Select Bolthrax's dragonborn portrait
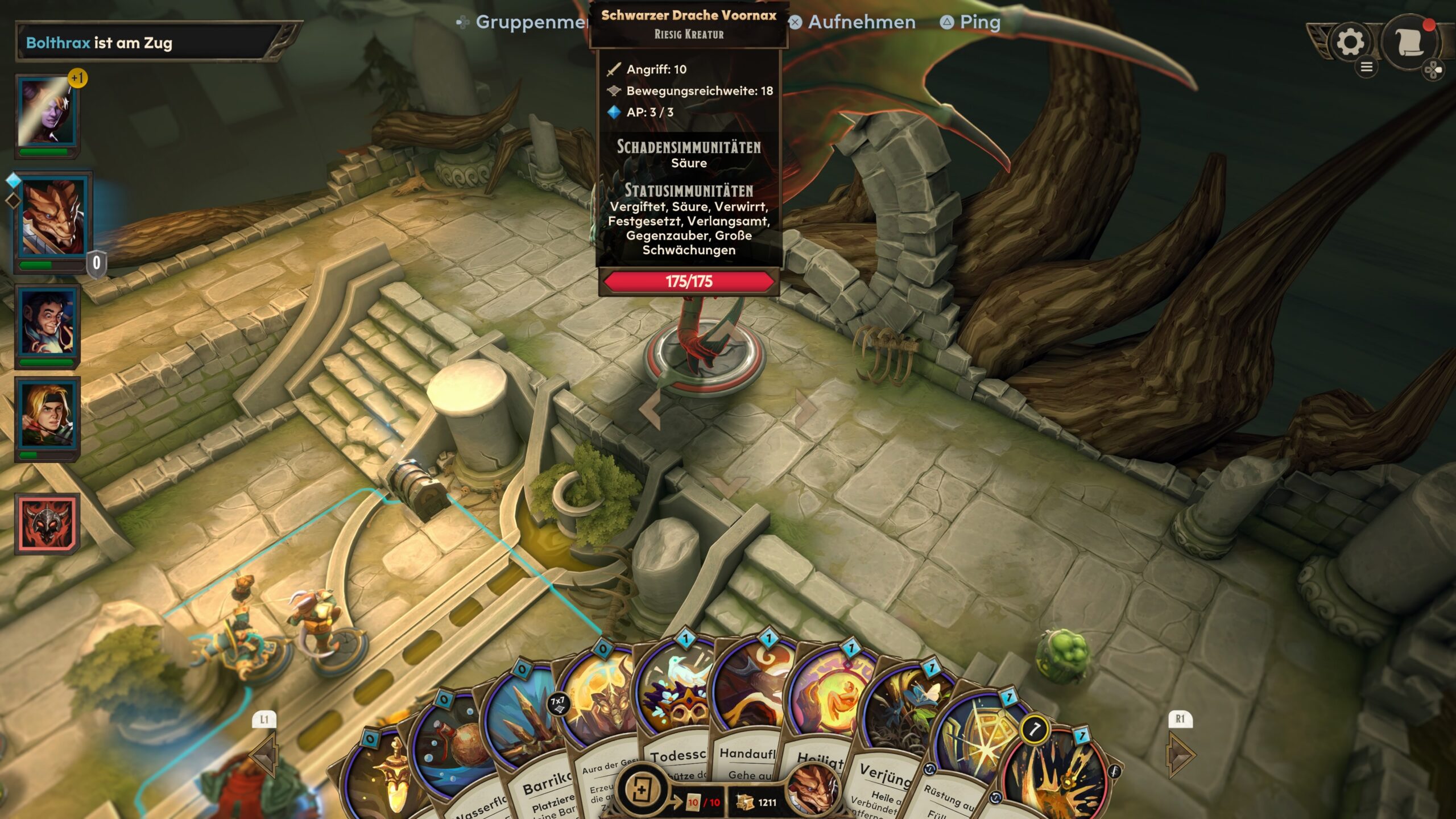This screenshot has height=819, width=1456. point(52,218)
